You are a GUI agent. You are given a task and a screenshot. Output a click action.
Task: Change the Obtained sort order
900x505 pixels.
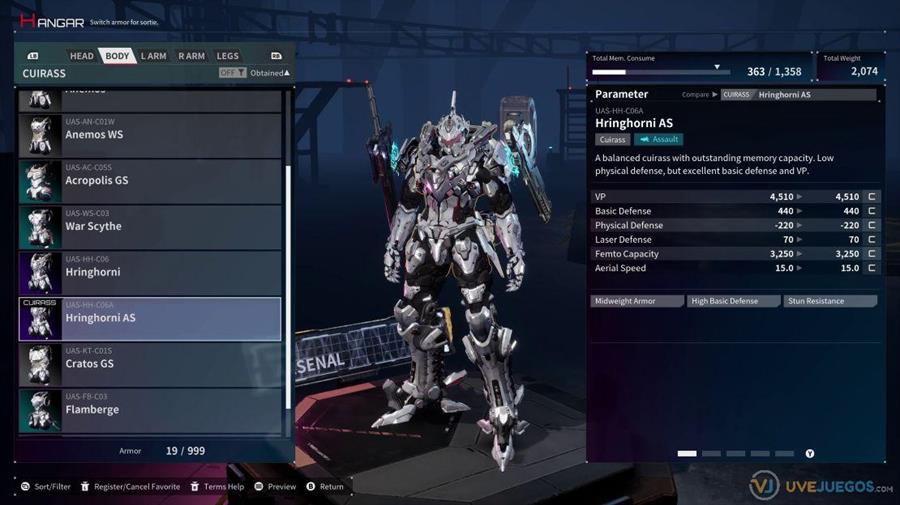(x=269, y=73)
